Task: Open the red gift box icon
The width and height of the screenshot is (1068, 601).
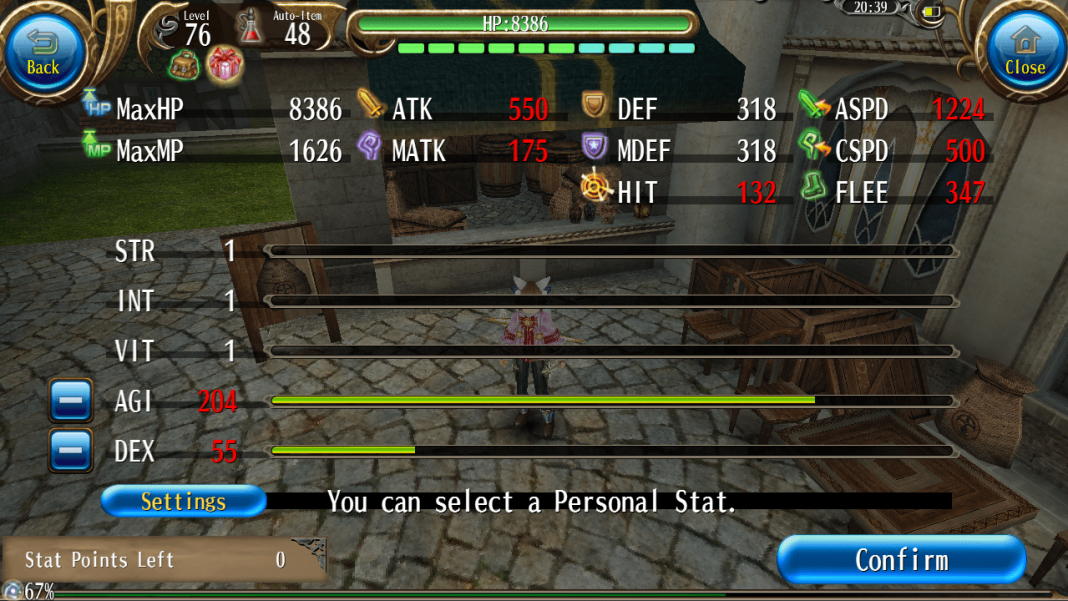Action: (225, 66)
